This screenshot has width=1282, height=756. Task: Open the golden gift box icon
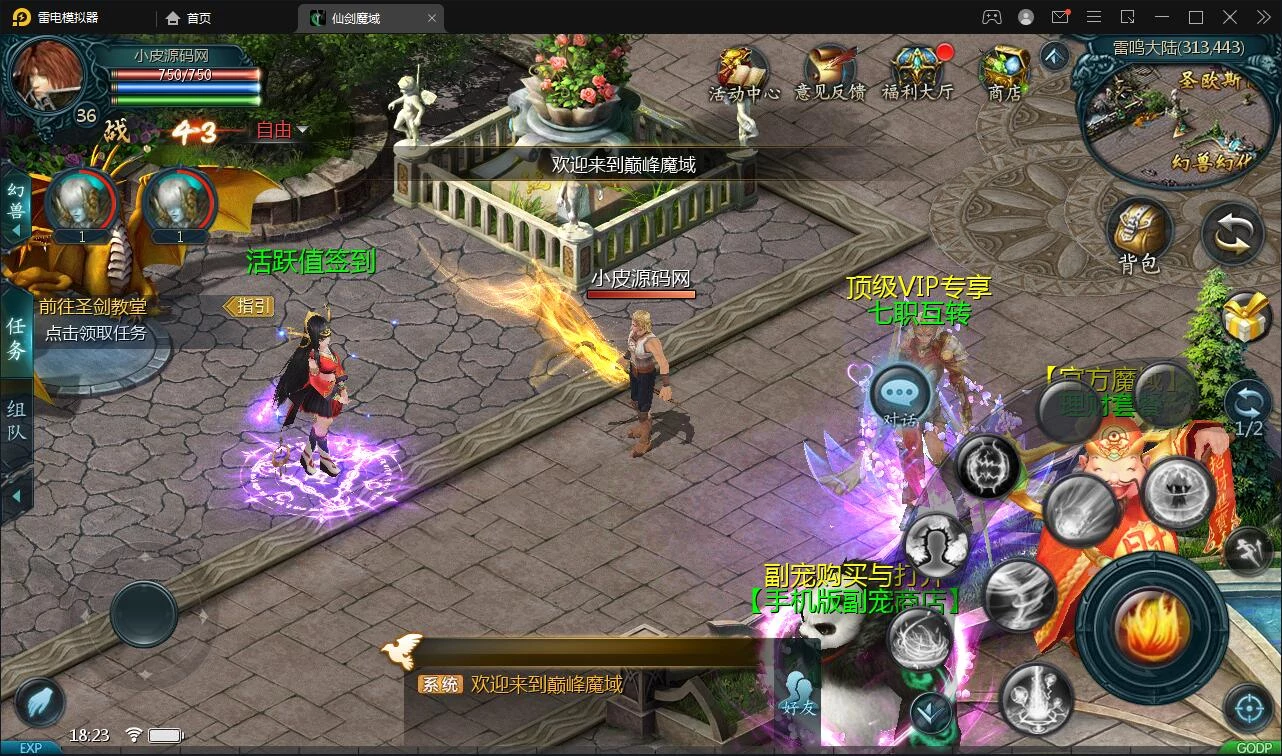point(1246,318)
